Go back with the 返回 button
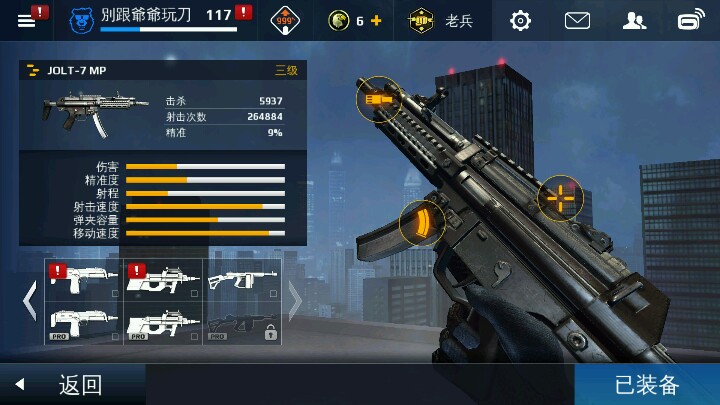 [x=70, y=384]
